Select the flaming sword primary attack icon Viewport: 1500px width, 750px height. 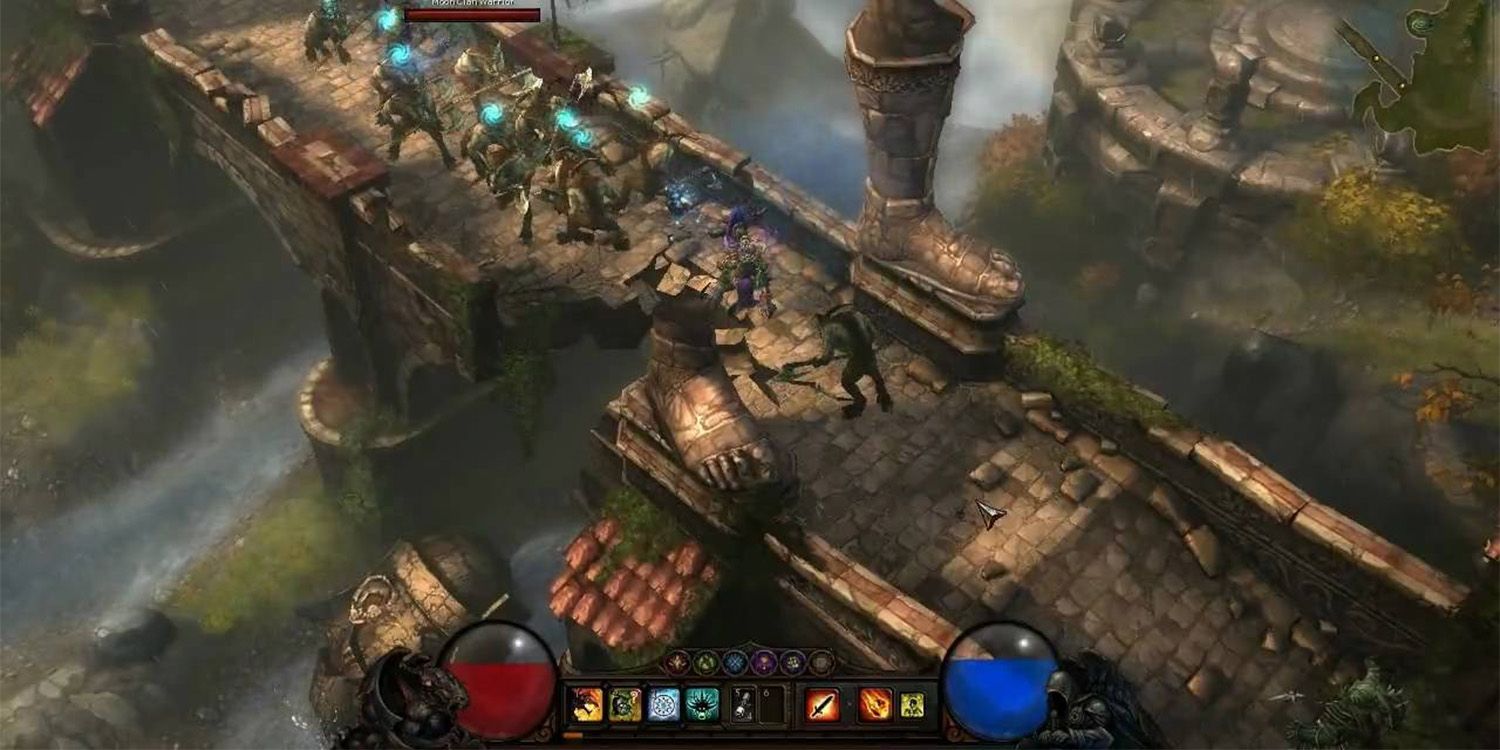click(x=823, y=704)
